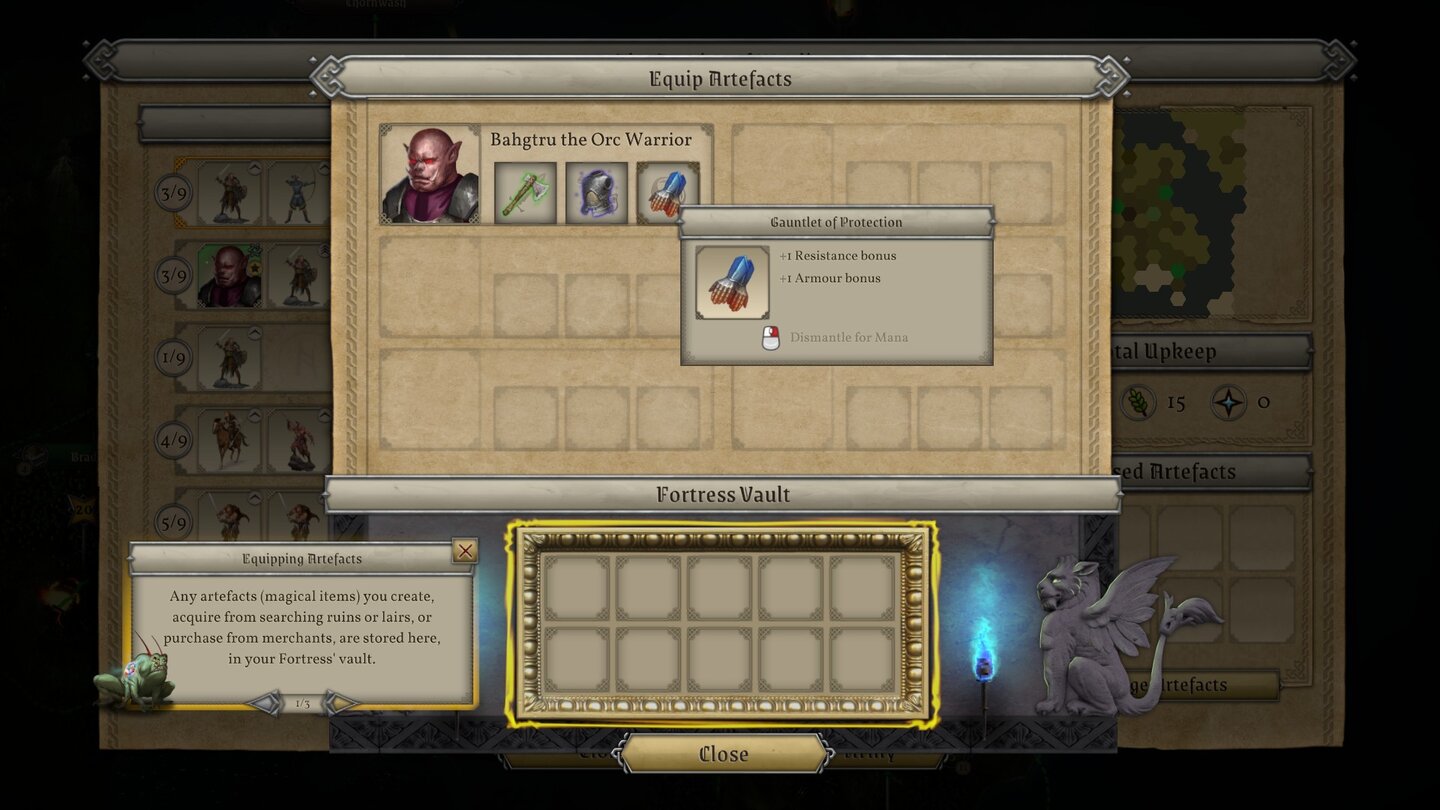Select the star badge on the orc portrait

click(254, 268)
